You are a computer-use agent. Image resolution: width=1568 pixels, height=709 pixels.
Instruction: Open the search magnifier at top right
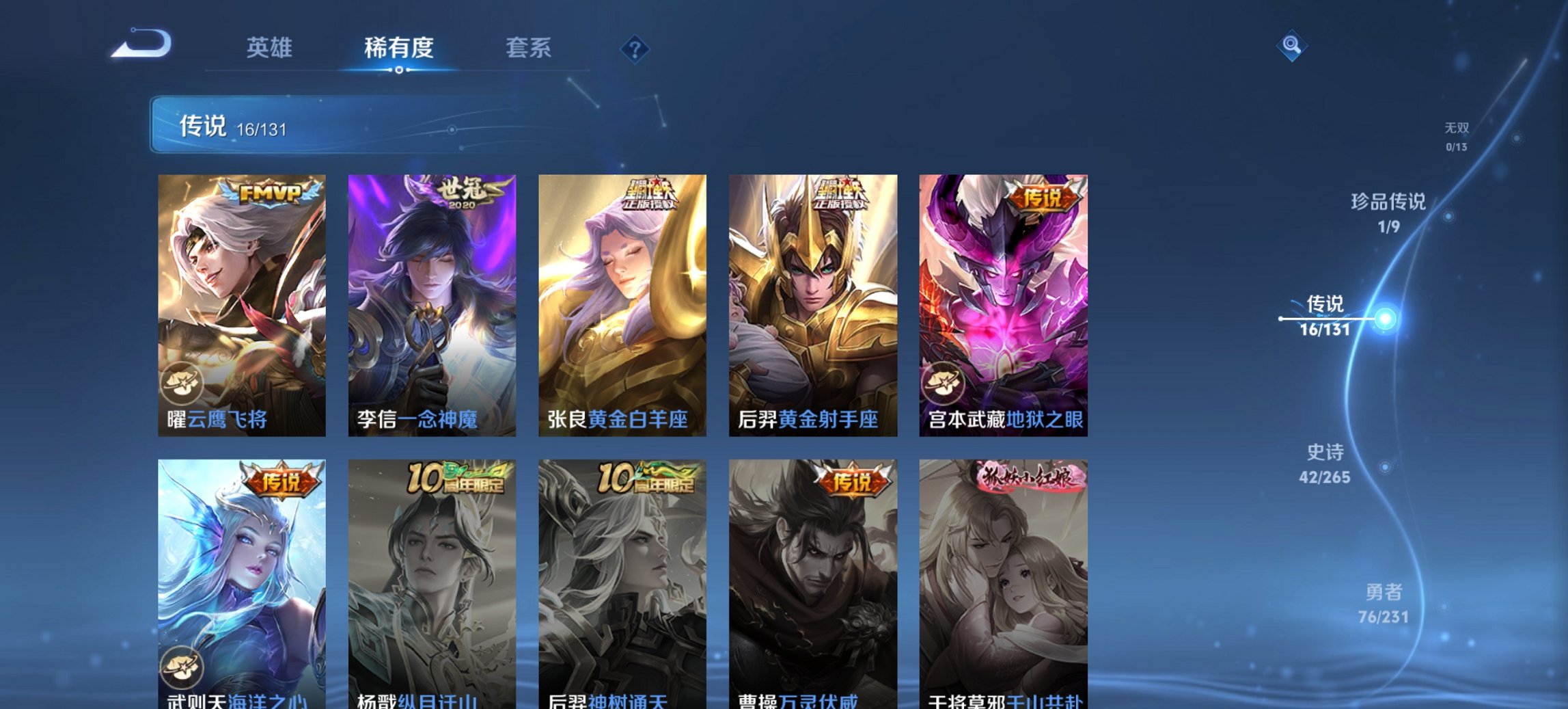point(1291,46)
